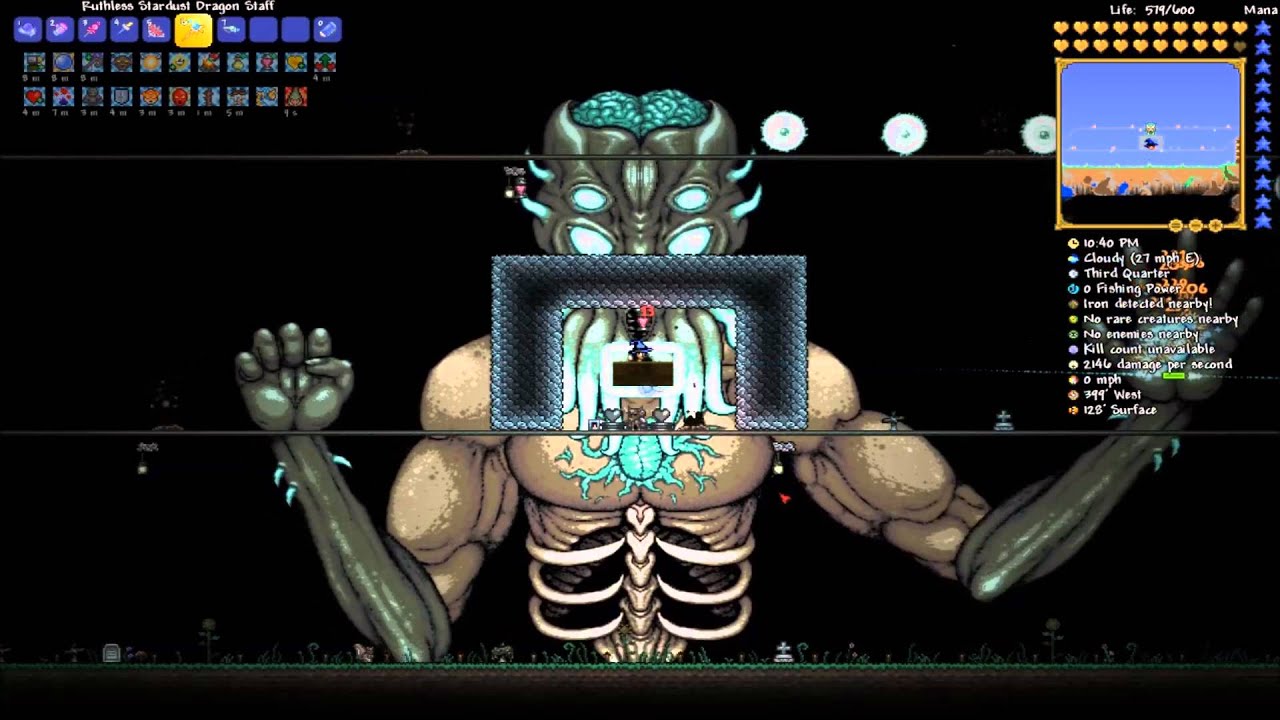The height and width of the screenshot is (720, 1280).
Task: Click the green arrow with hearts buff
Action: tap(325, 63)
